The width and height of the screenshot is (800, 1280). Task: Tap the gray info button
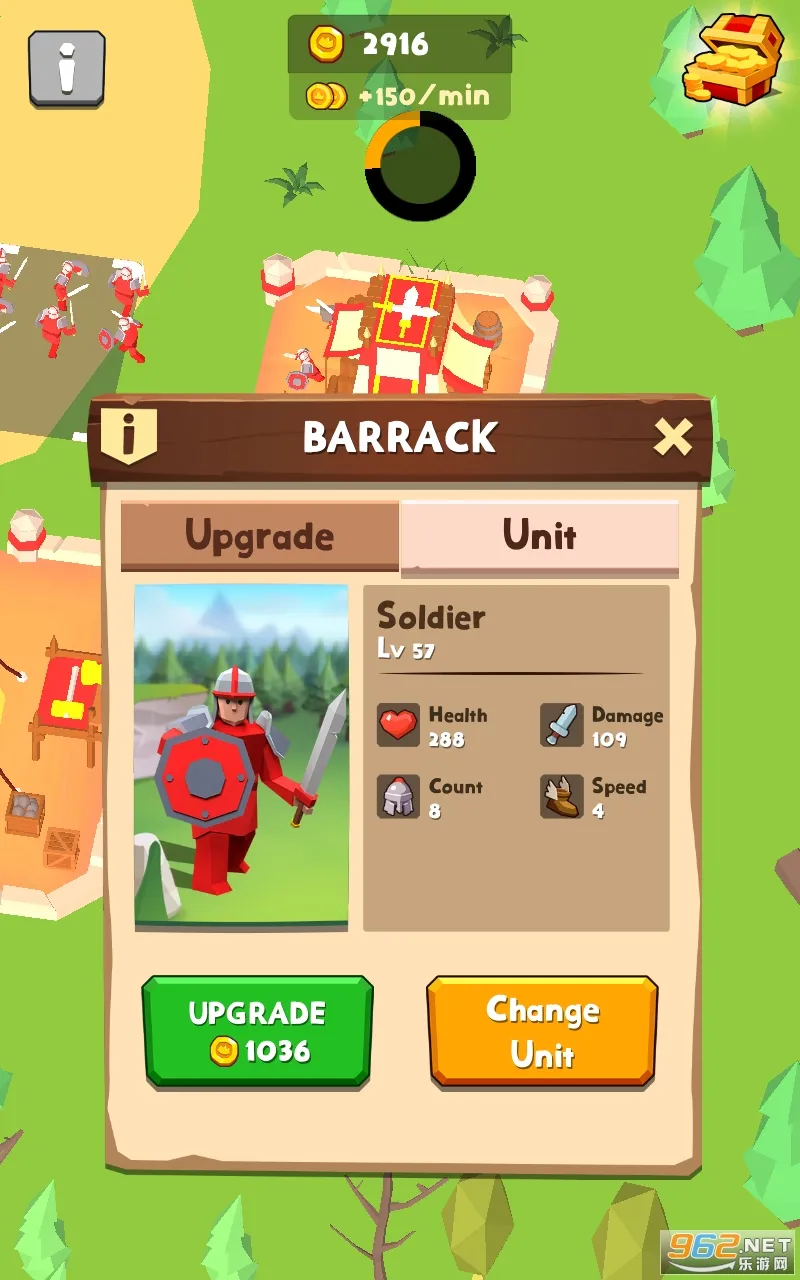click(67, 68)
